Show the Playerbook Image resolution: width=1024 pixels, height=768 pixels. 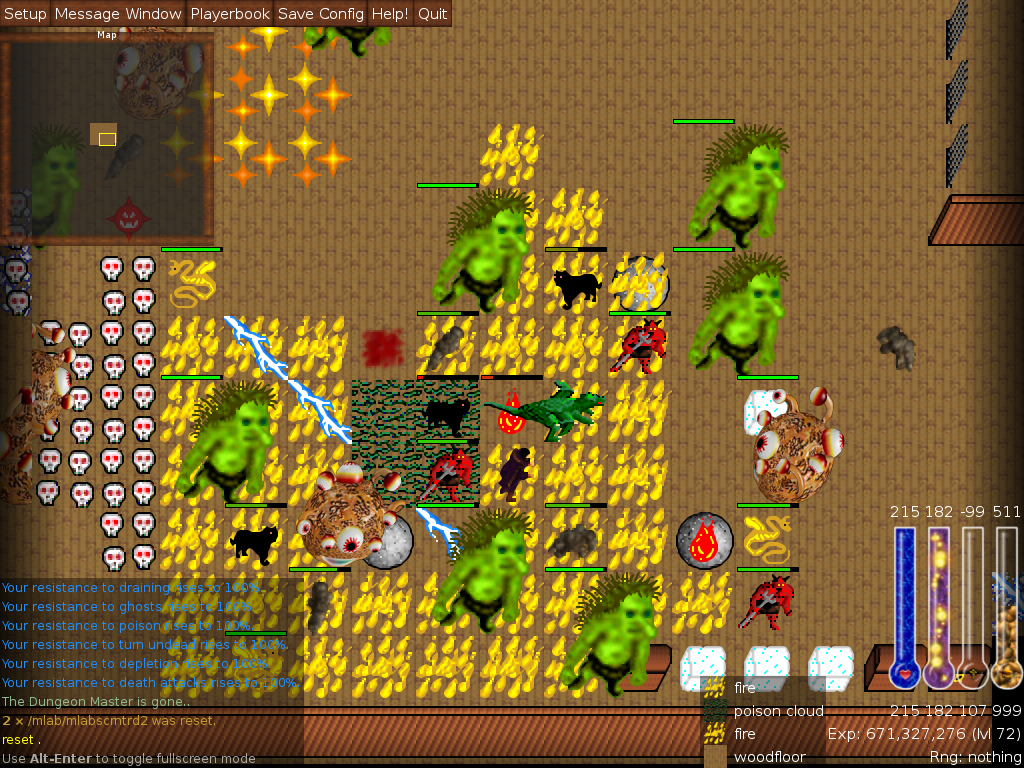(x=230, y=14)
